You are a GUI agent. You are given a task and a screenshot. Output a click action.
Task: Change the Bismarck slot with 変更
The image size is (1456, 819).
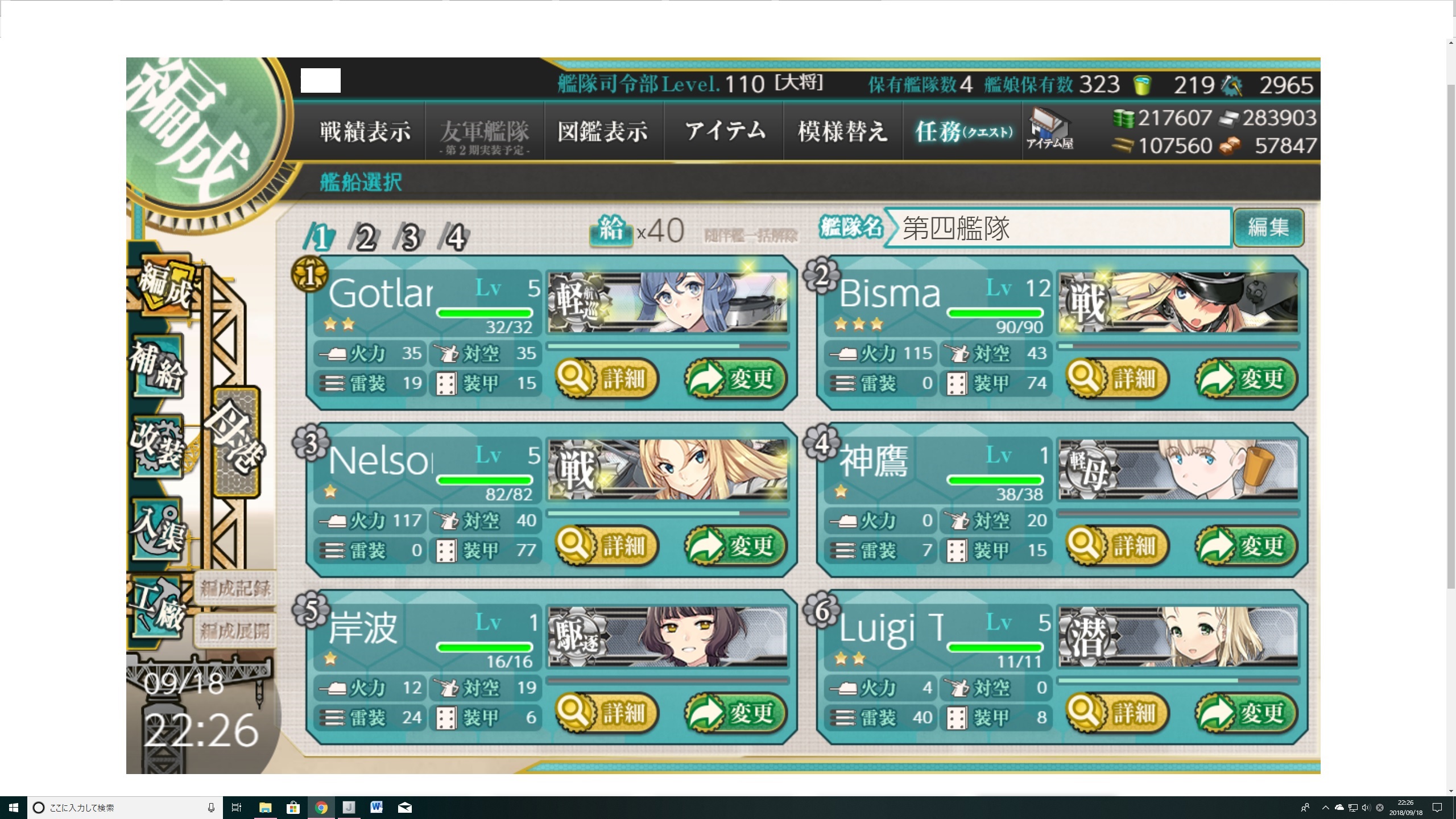(1246, 378)
